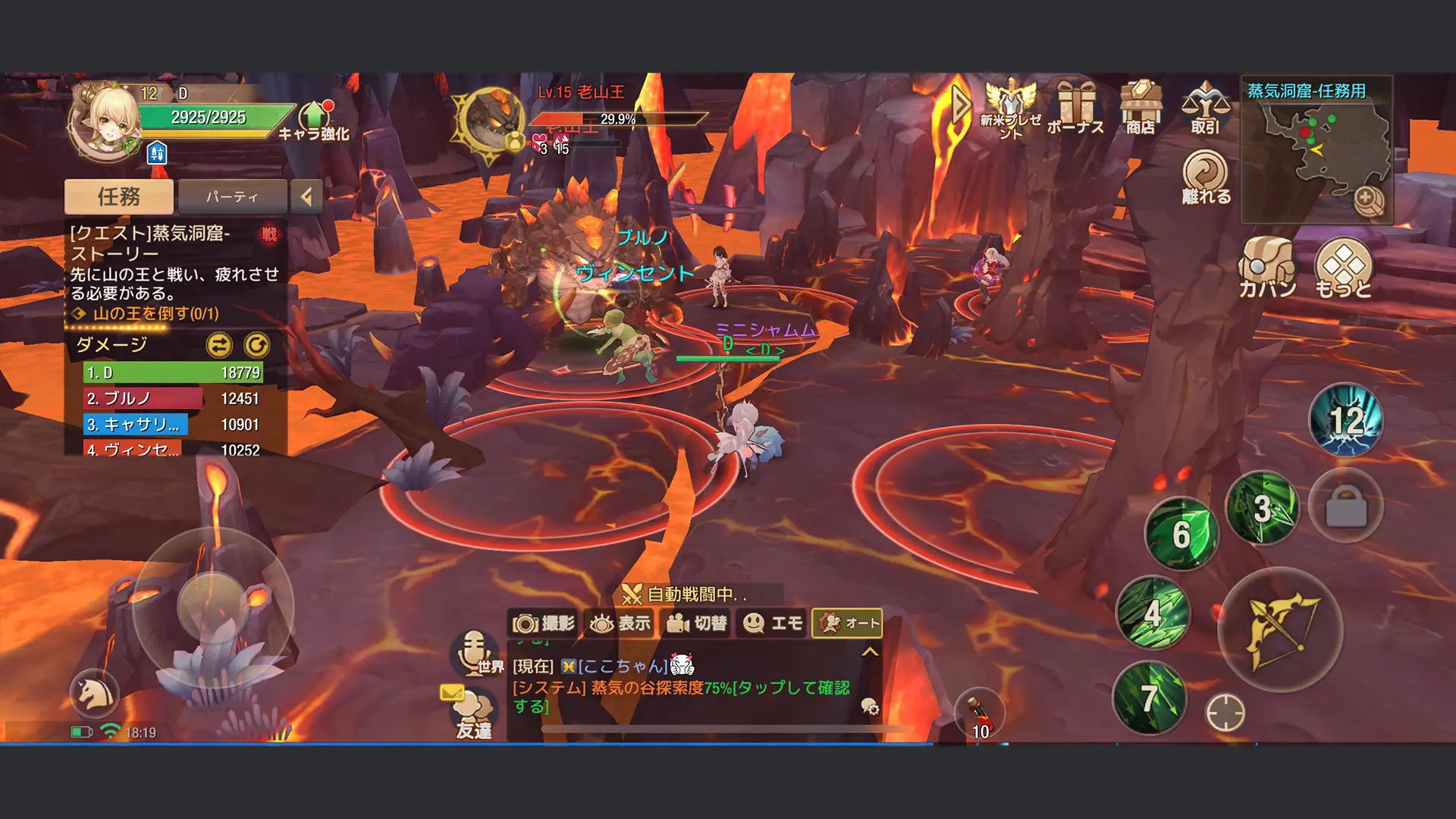Screen dimensions: 1456x819
Task: Open the 撮影 screenshot mode
Action: tap(543, 623)
